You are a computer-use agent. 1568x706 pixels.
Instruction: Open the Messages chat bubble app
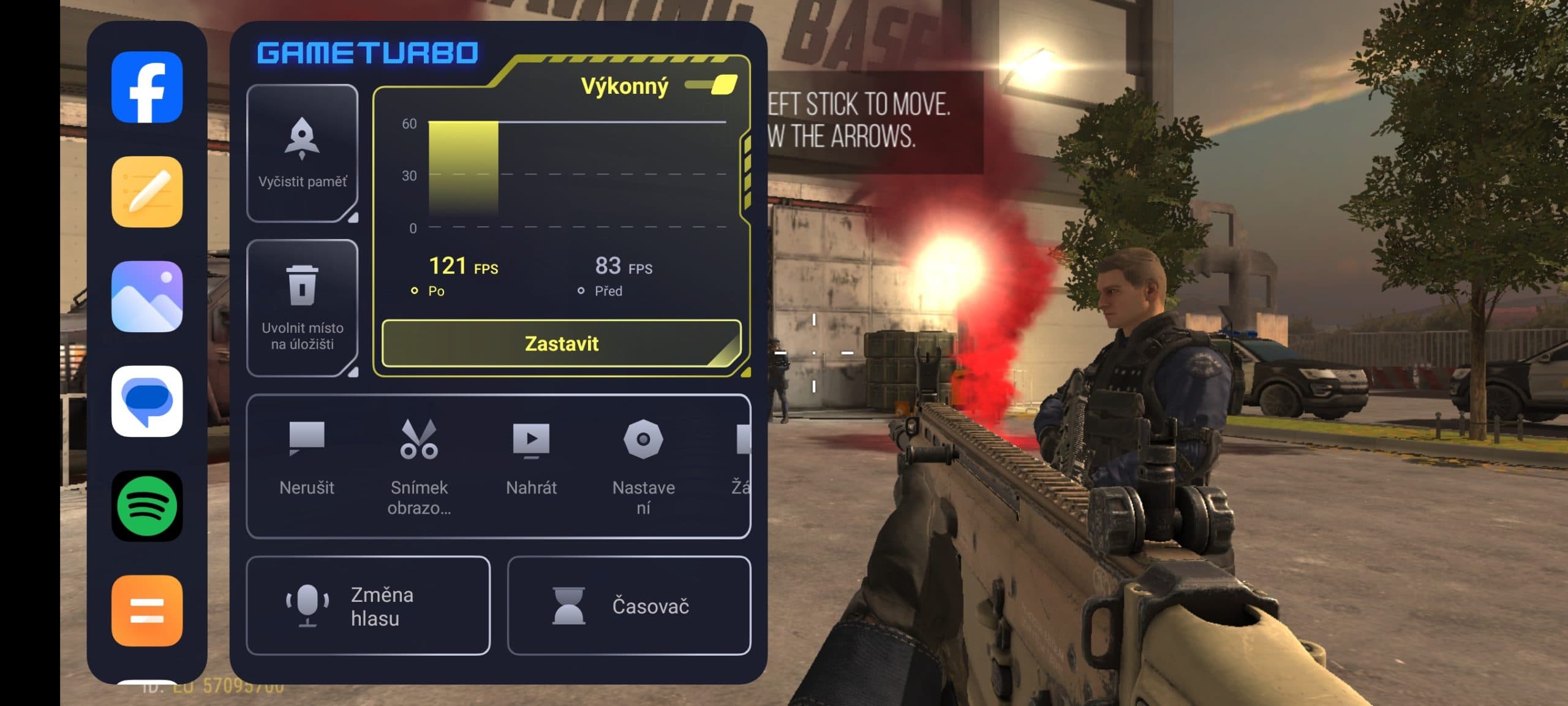pos(147,401)
